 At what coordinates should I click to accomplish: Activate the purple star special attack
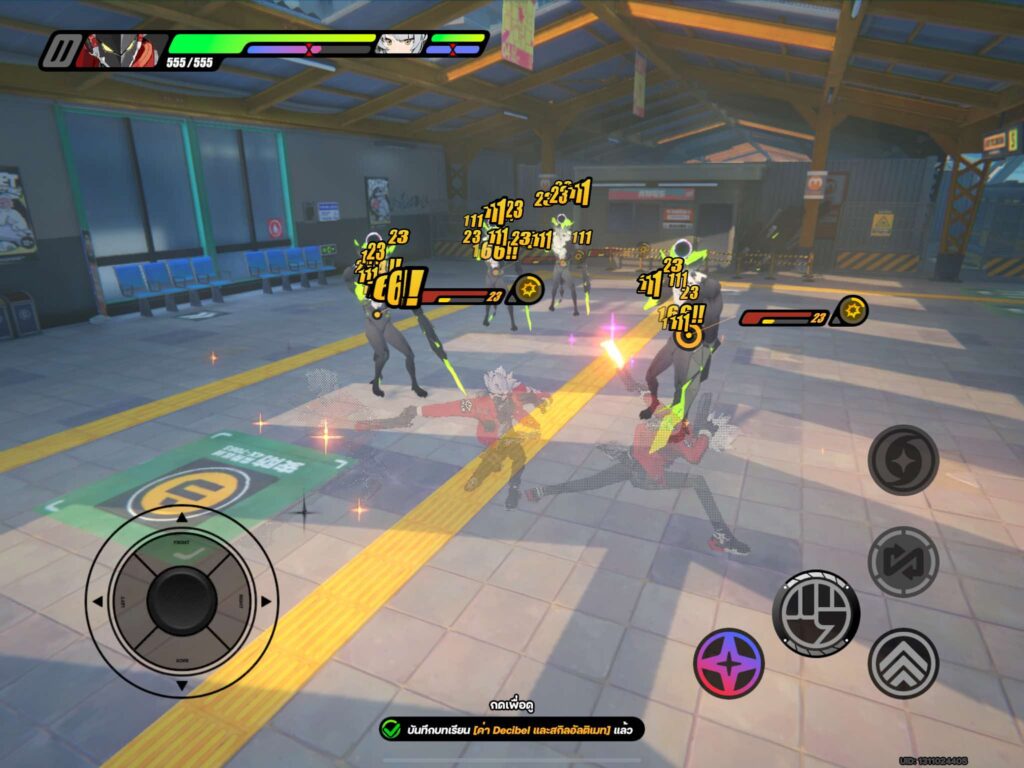pos(729,663)
